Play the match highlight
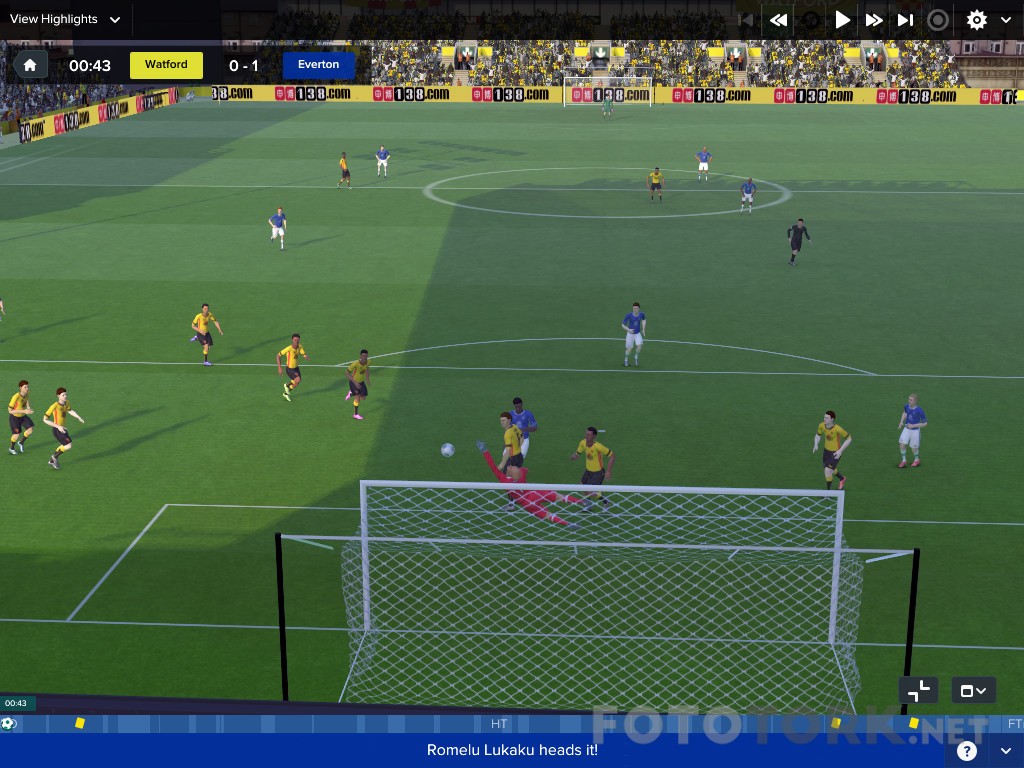The height and width of the screenshot is (768, 1024). (x=842, y=20)
